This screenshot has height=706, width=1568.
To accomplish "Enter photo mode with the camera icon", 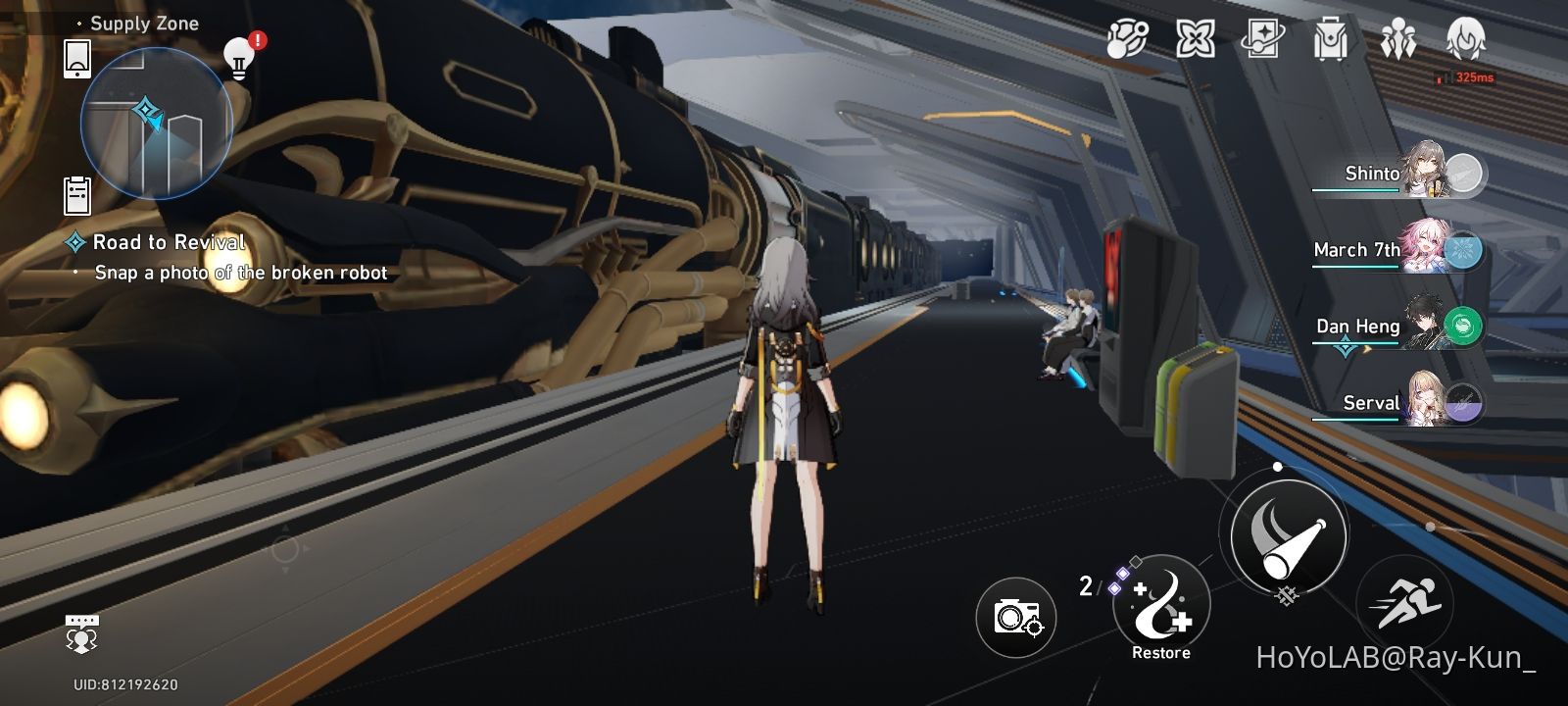I will [1015, 617].
